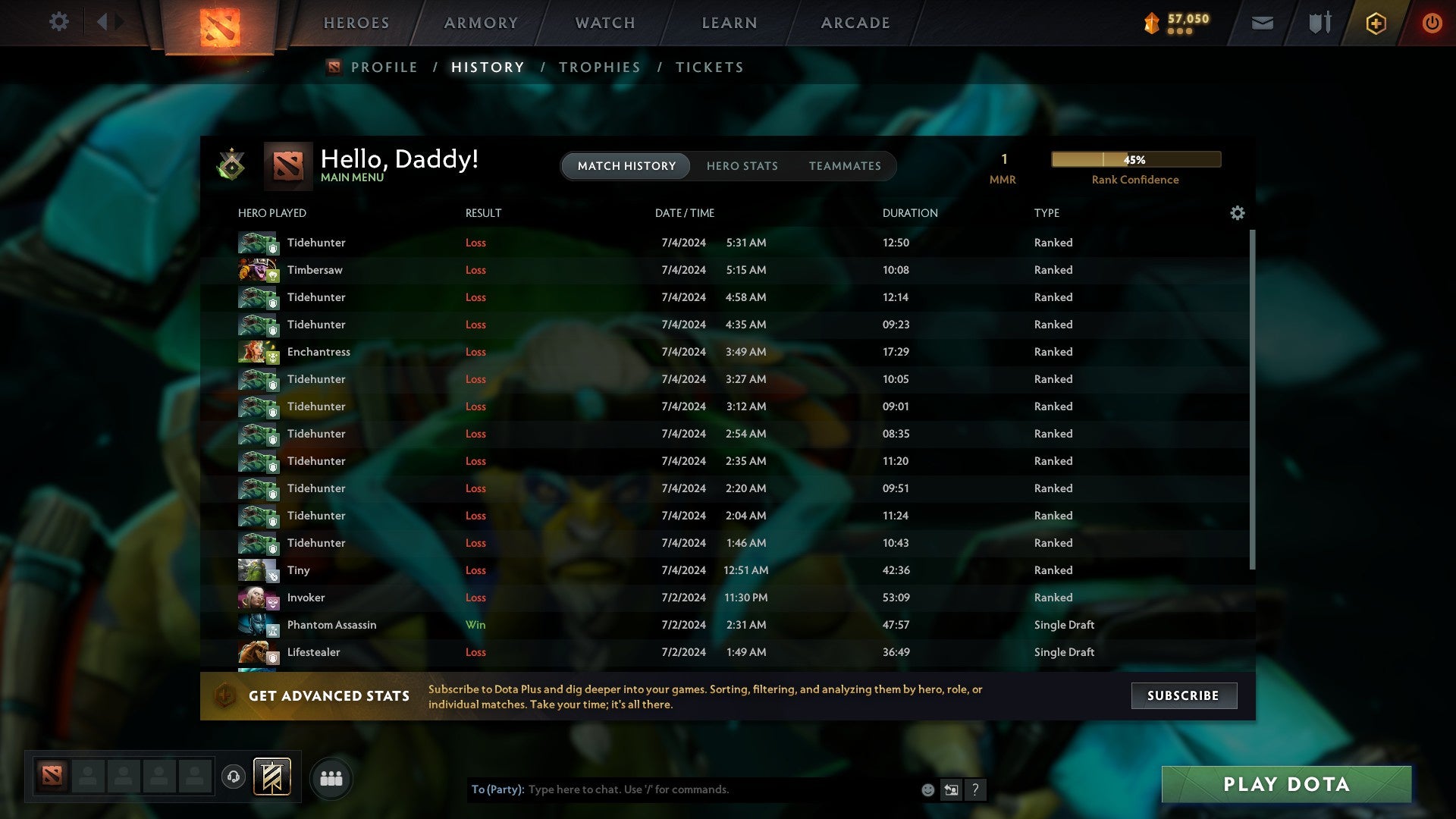
Task: Open the armory shield and sword icon
Action: [x=1319, y=23]
